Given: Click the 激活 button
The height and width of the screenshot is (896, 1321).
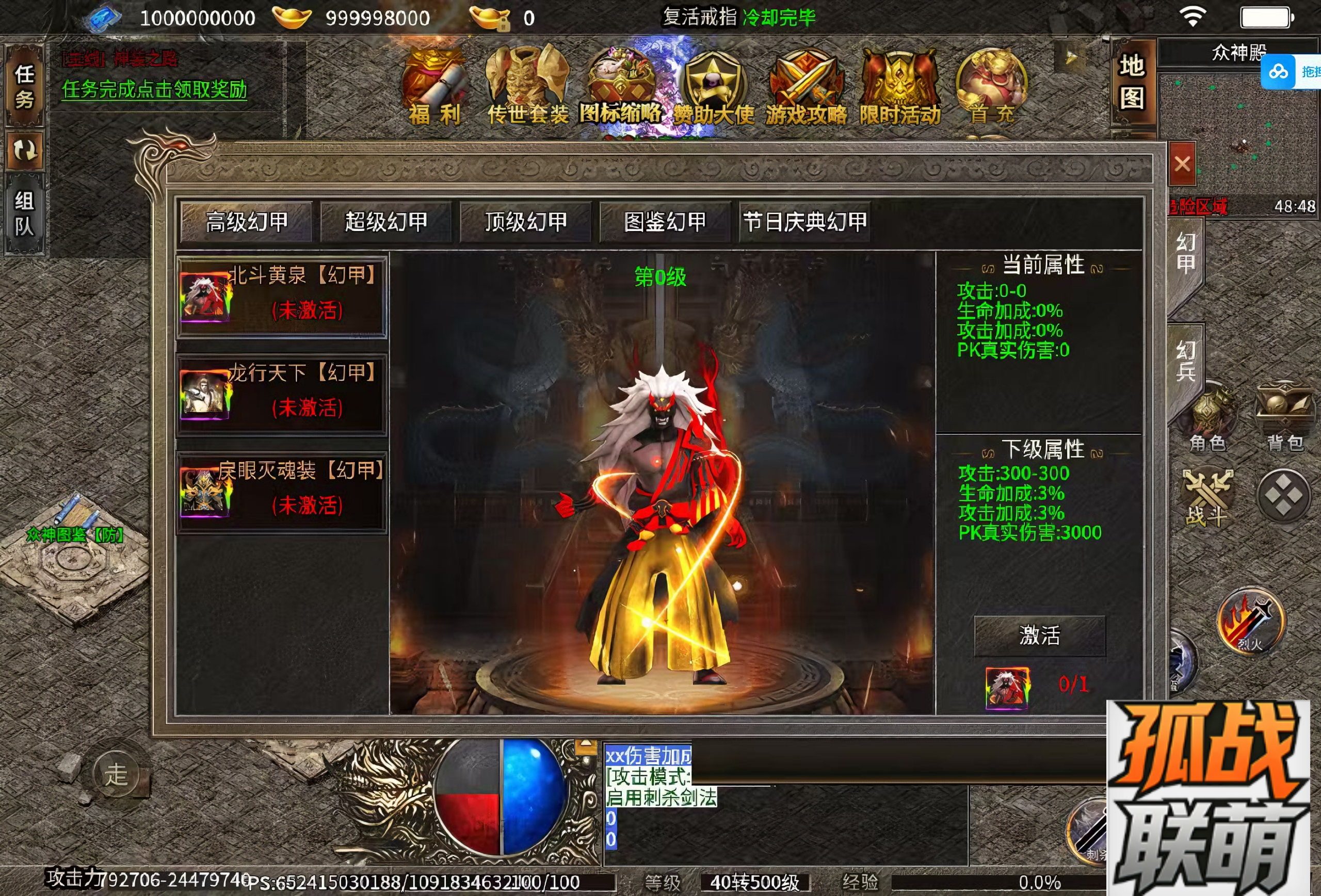Looking at the screenshot, I should [1040, 635].
